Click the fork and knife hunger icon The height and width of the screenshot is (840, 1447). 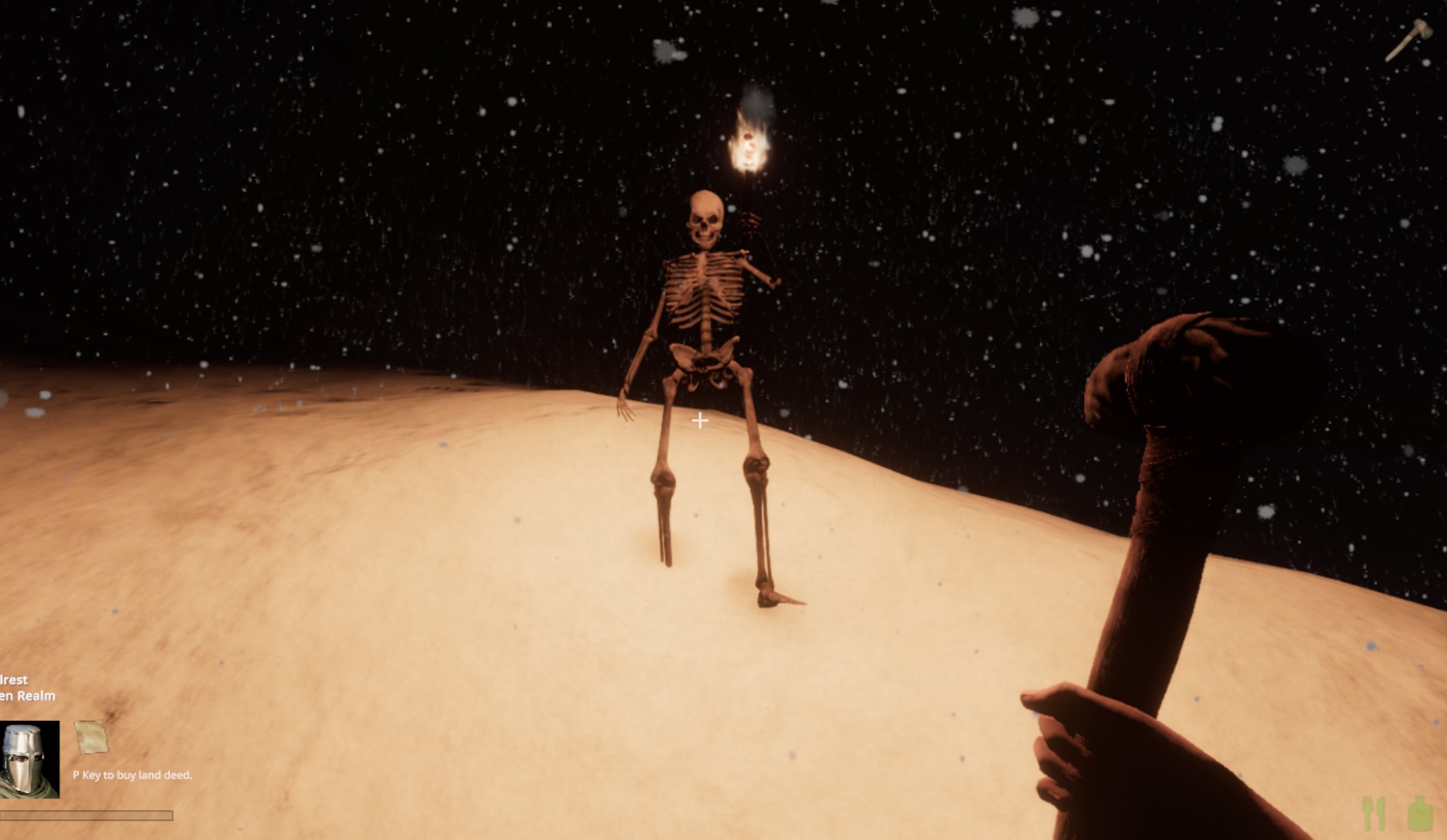coord(1374,814)
